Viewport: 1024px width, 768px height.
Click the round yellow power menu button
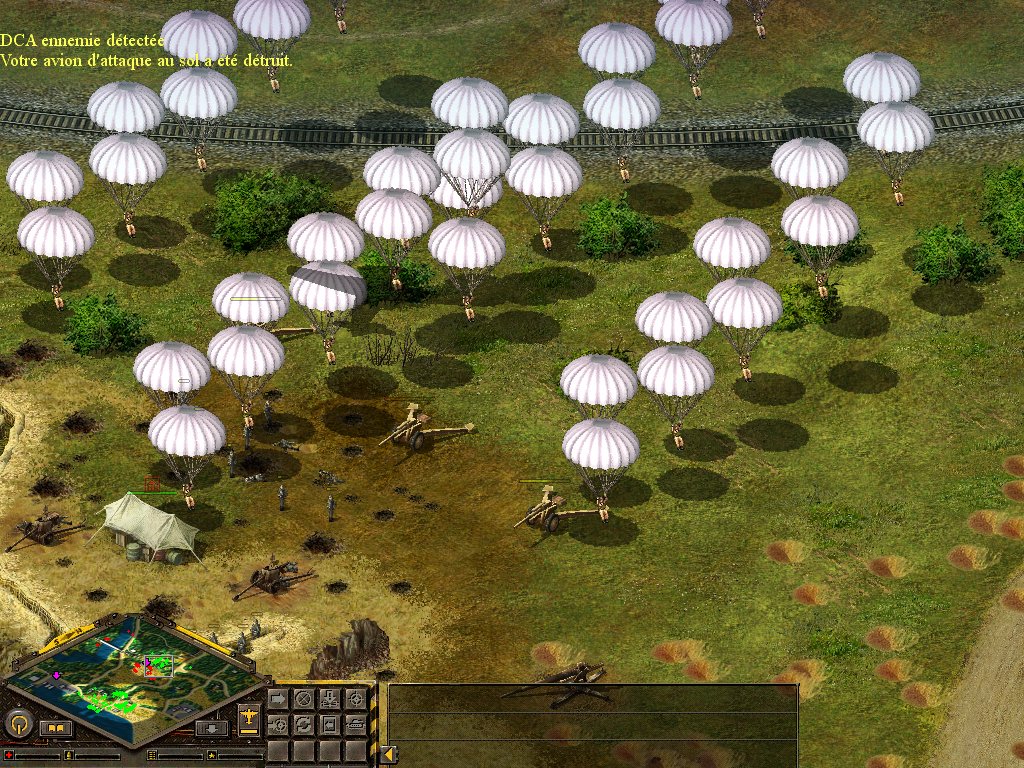(18, 723)
